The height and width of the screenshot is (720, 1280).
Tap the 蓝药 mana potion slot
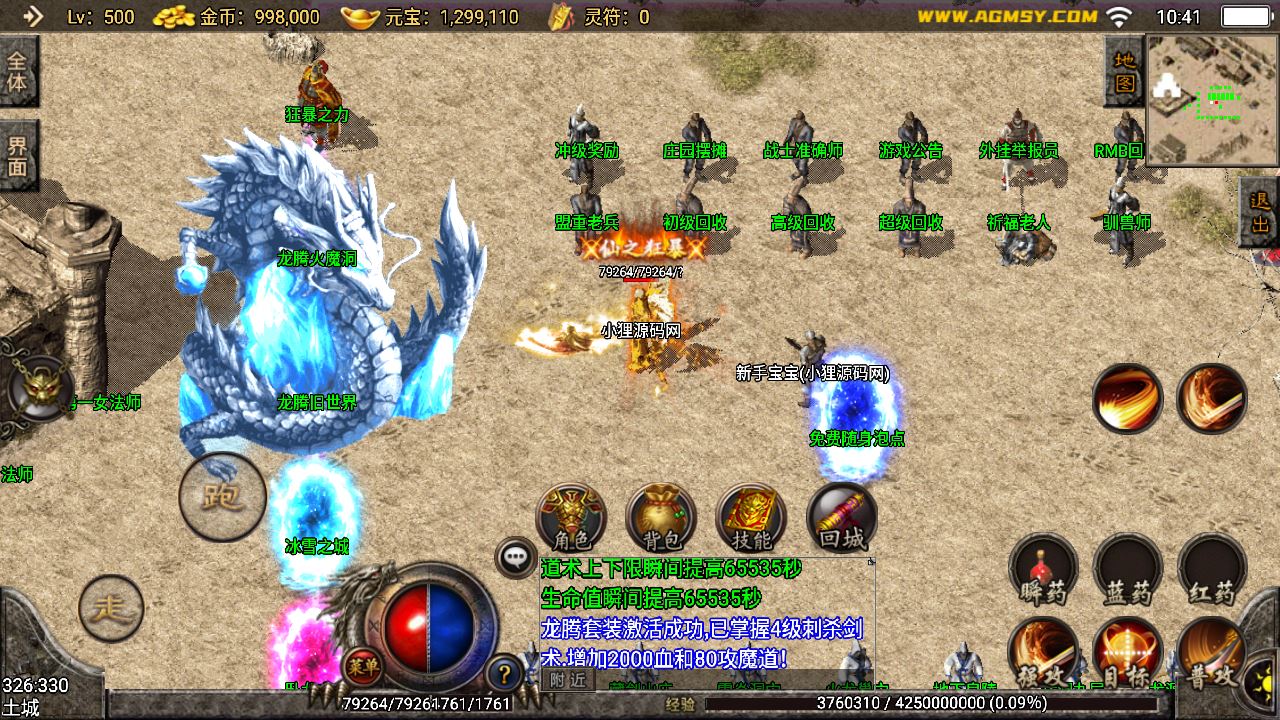coord(1128,572)
